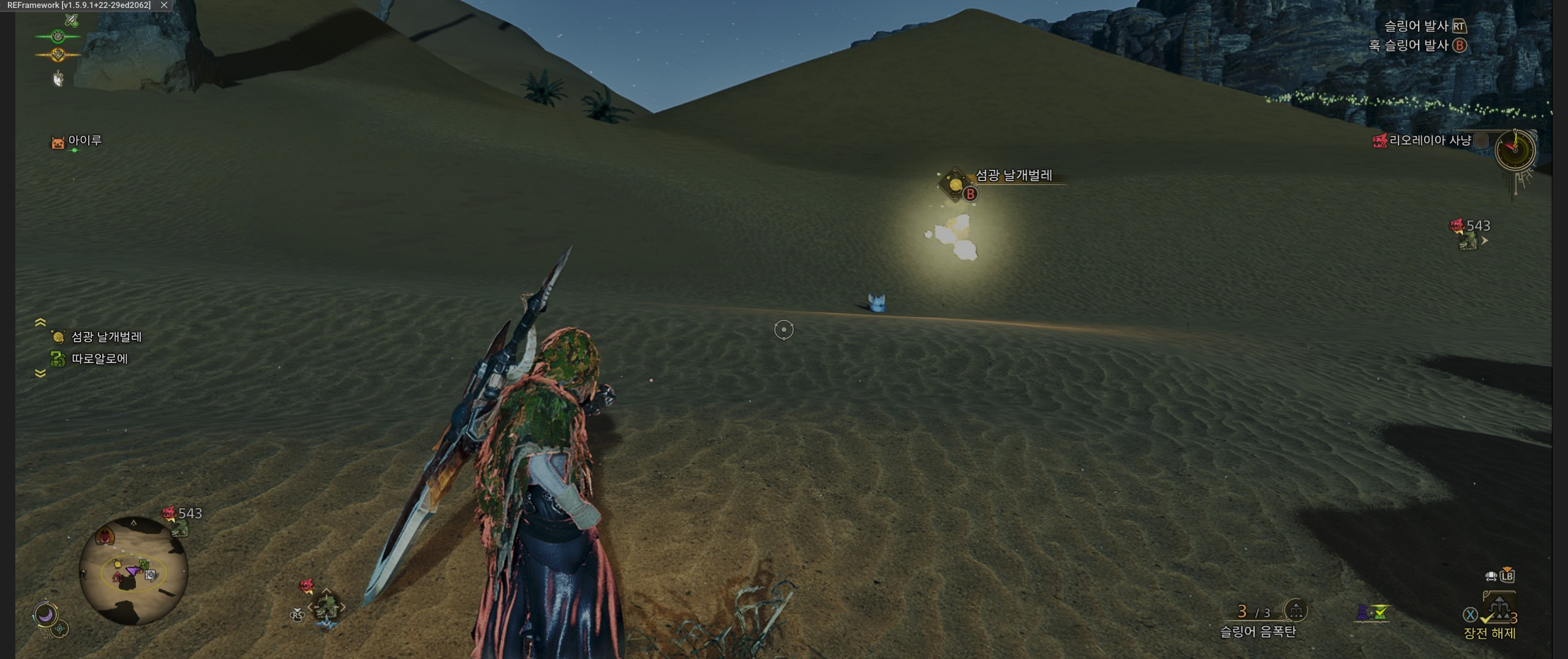This screenshot has height=659, width=1568.
Task: Select the 슬링어 음폭탄 slinger ammo slot
Action: [1259, 620]
